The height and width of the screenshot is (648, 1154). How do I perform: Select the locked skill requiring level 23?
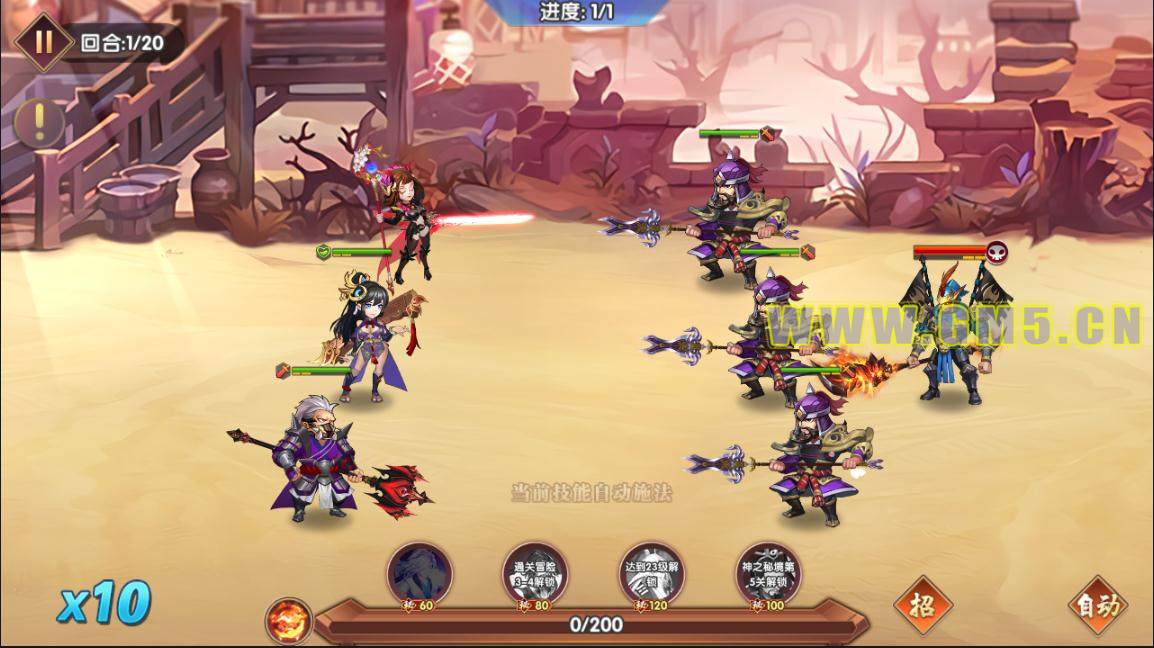(651, 575)
